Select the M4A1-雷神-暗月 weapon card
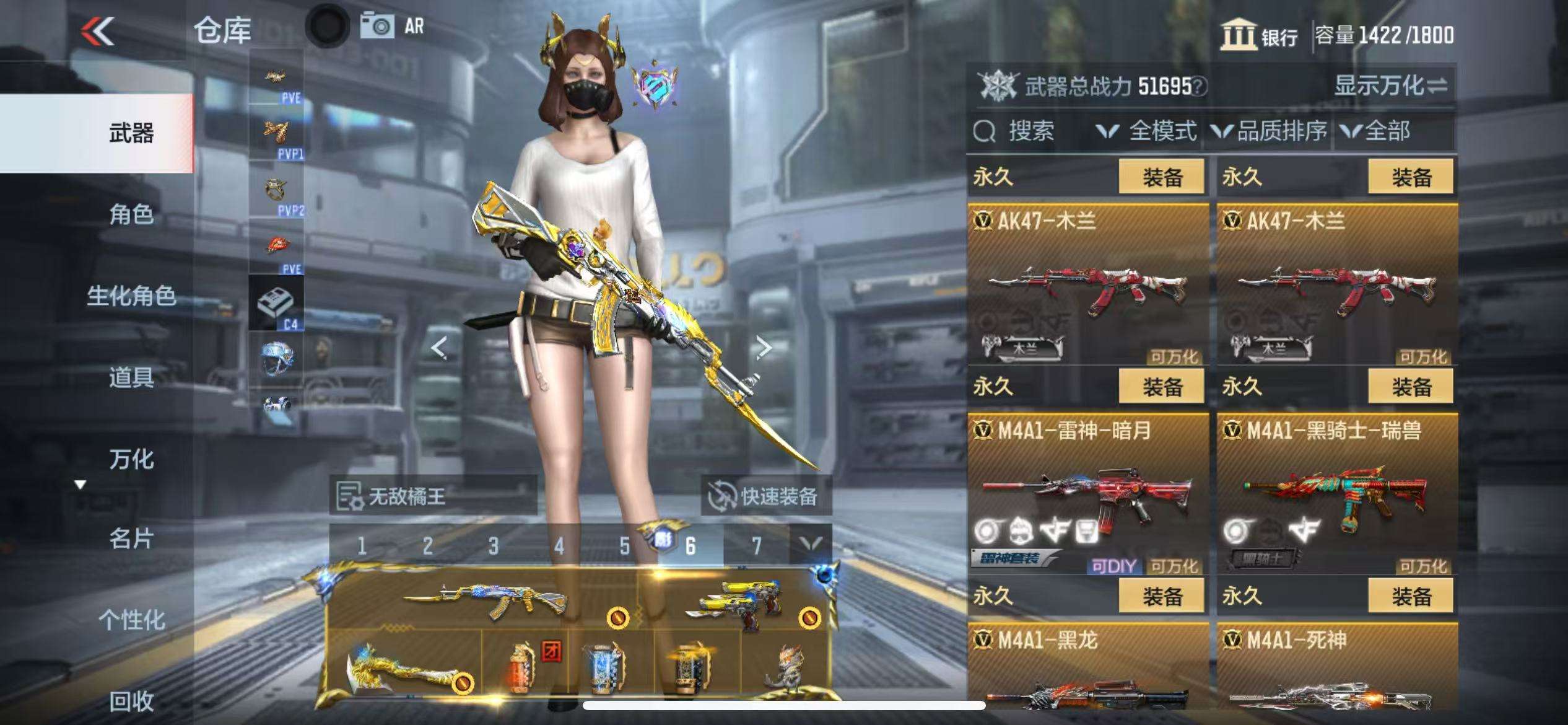 (1088, 494)
